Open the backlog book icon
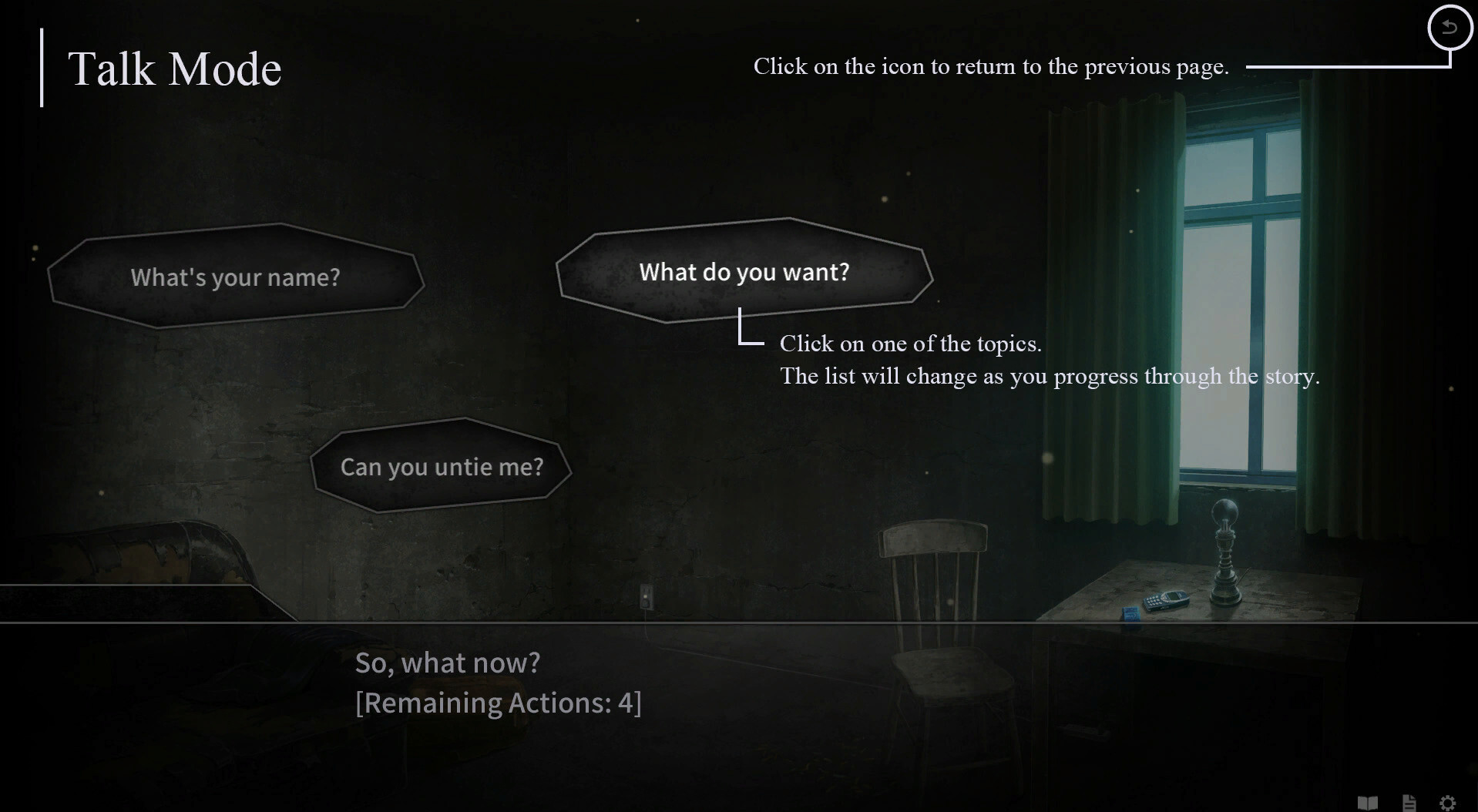This screenshot has height=812, width=1478. coord(1366,803)
